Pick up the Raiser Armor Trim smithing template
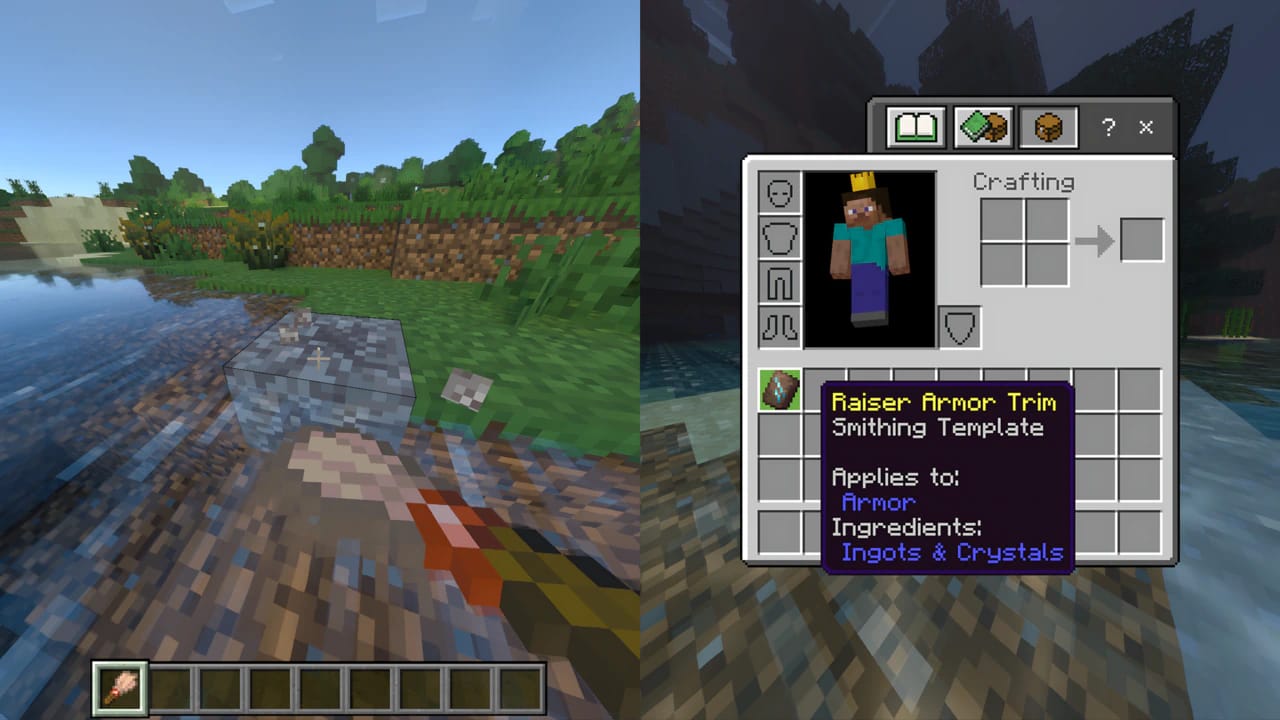The height and width of the screenshot is (720, 1280). [x=779, y=391]
